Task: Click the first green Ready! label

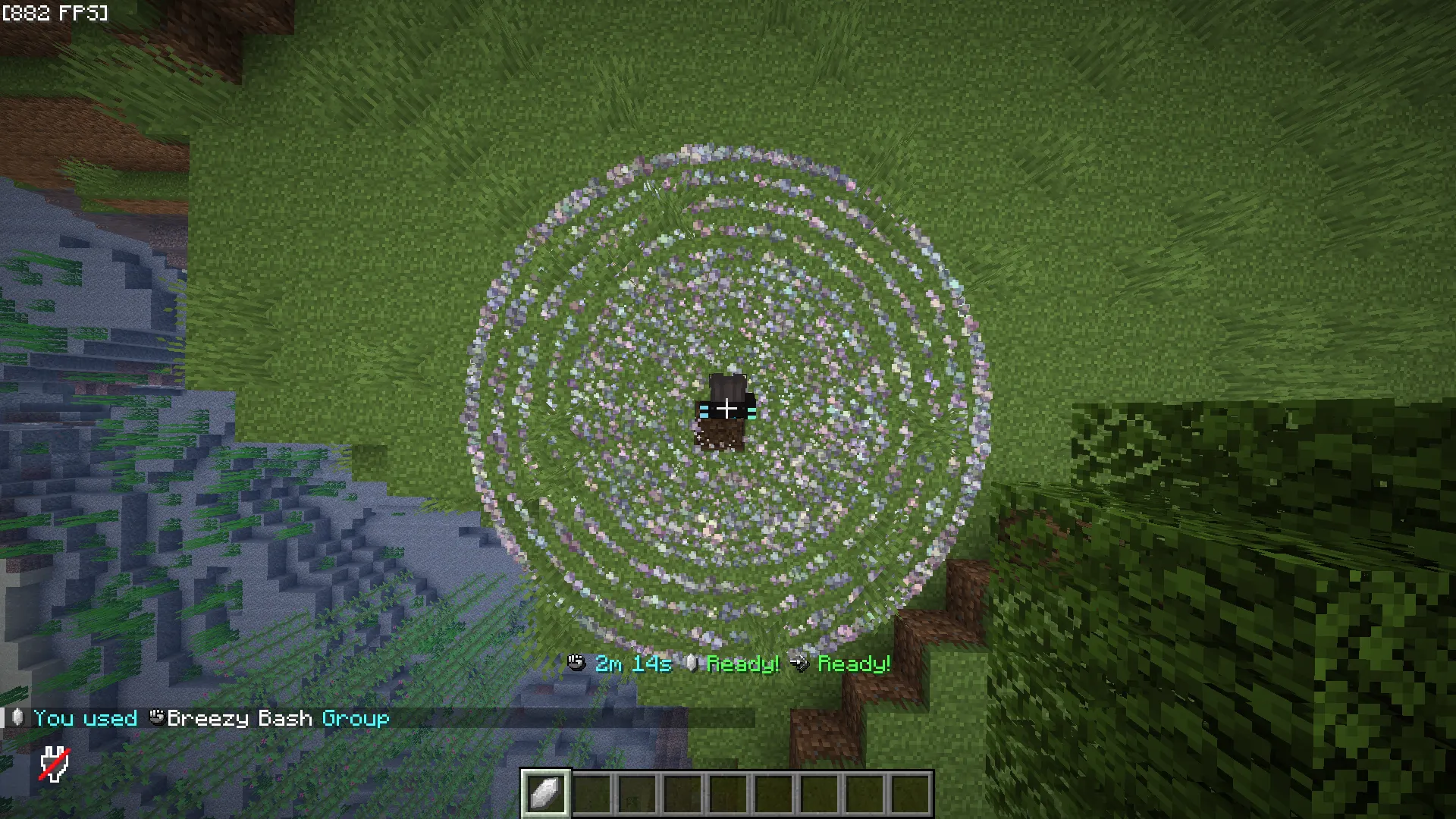Action: [x=742, y=664]
